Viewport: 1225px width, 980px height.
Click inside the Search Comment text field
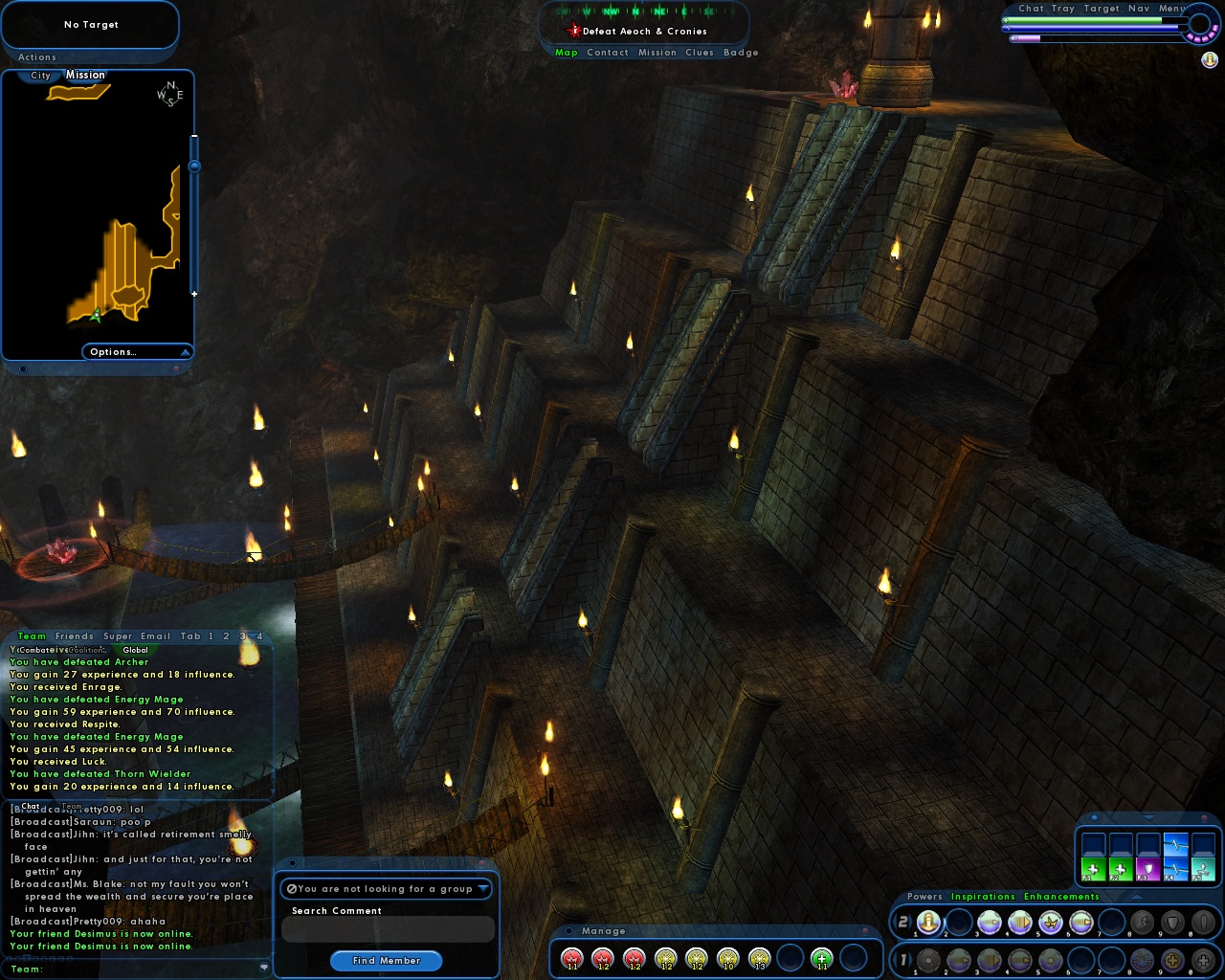386,929
